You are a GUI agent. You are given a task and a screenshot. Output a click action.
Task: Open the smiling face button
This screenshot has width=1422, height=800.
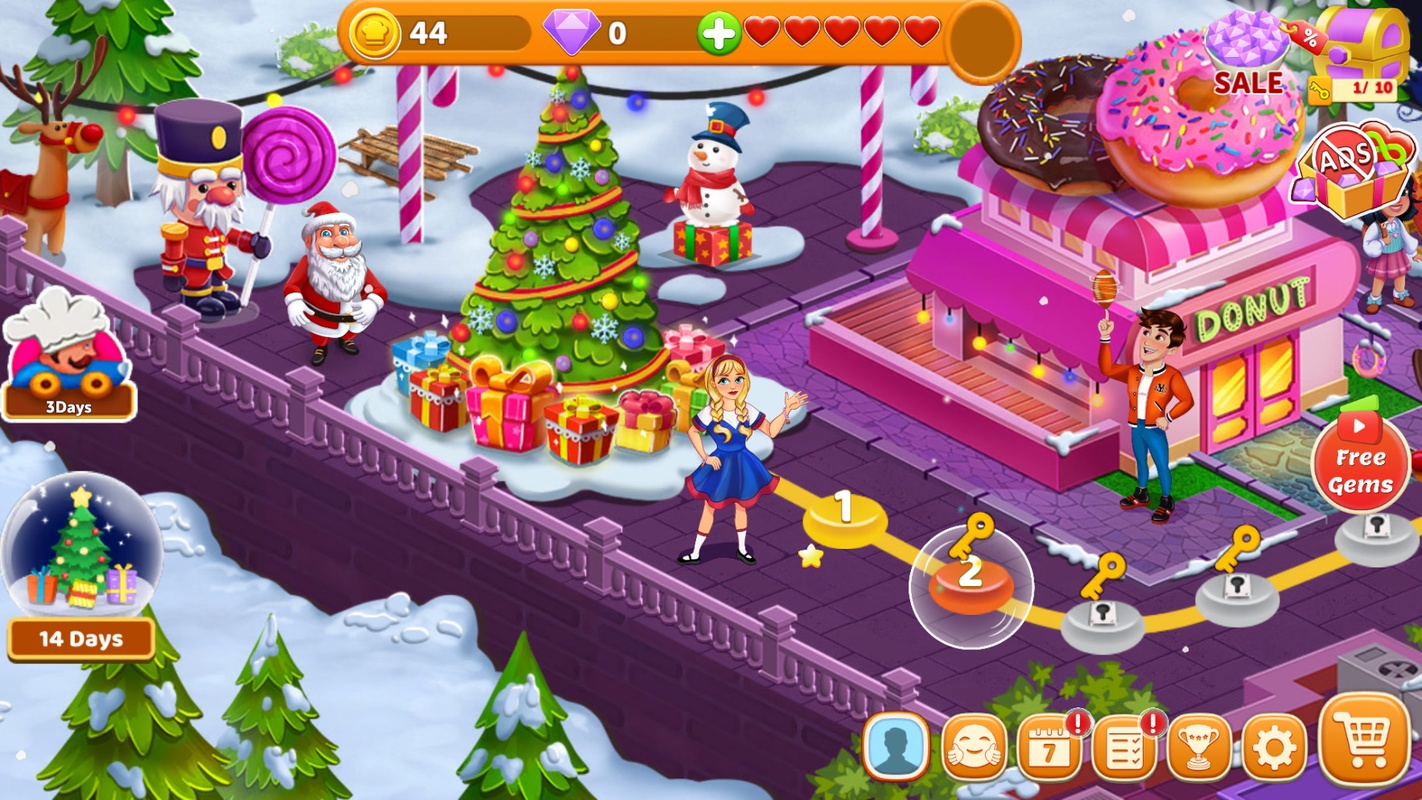[974, 747]
